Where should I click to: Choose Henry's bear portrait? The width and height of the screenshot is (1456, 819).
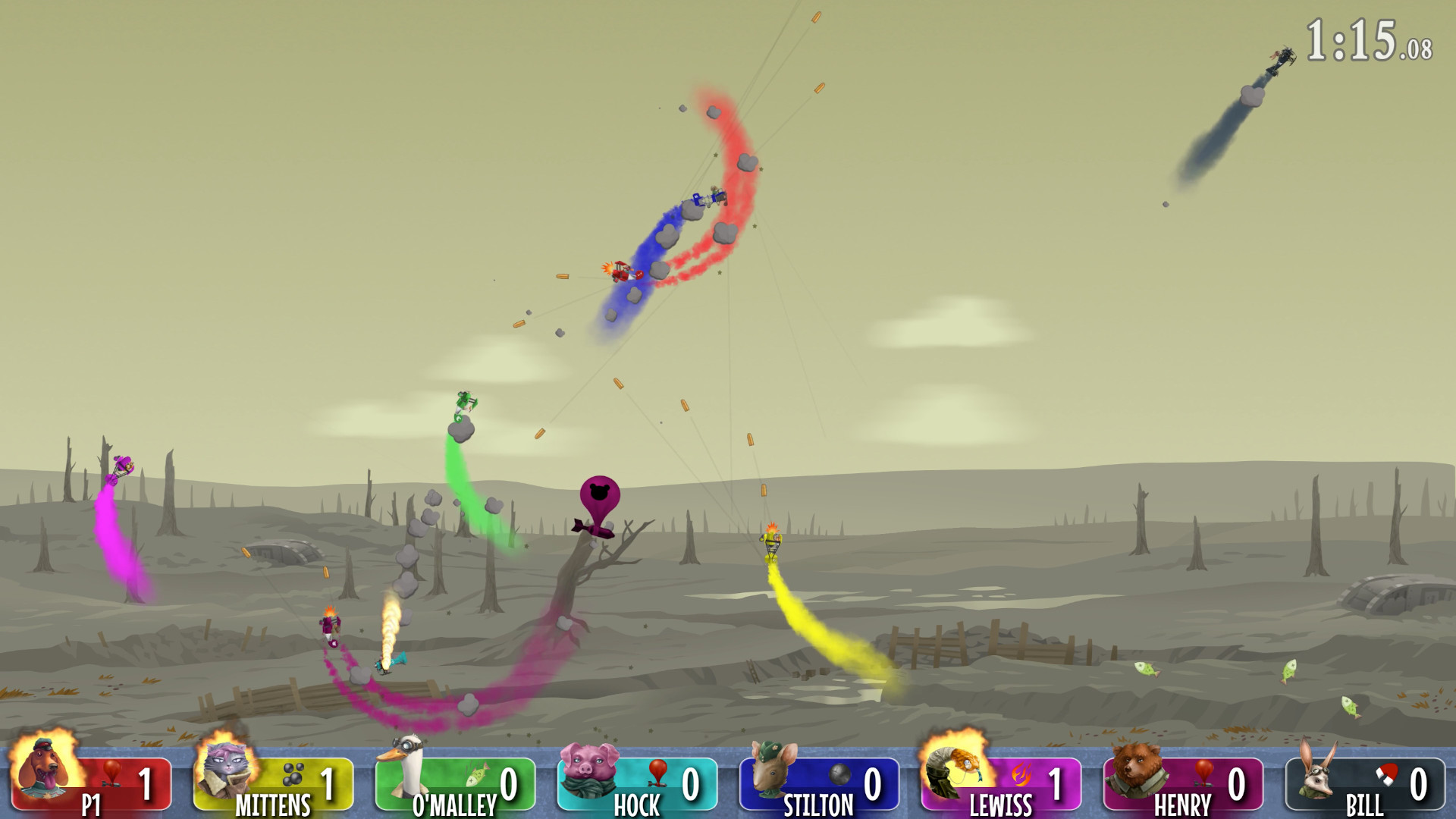(x=1135, y=770)
